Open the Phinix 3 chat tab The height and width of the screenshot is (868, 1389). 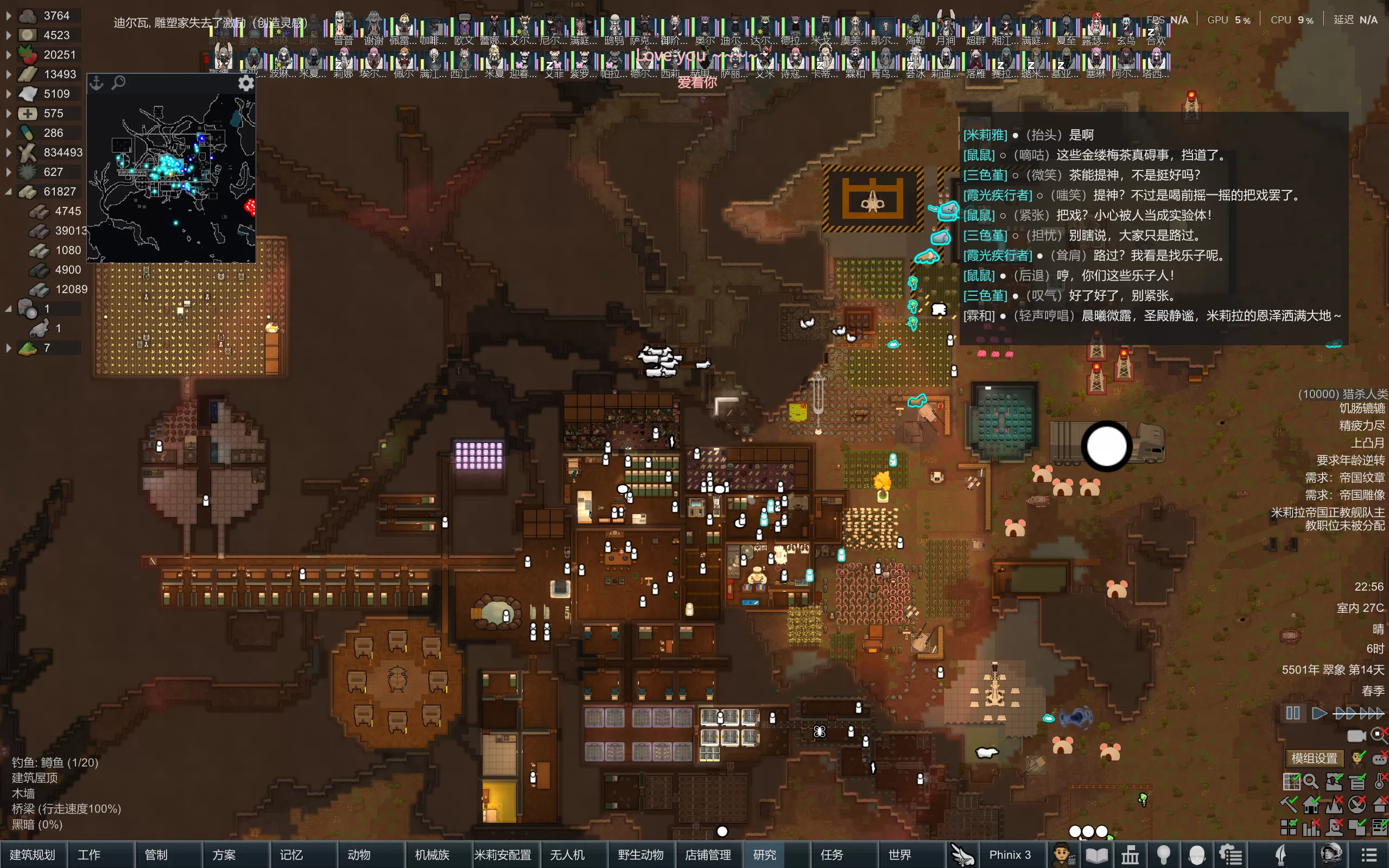[x=1010, y=855]
